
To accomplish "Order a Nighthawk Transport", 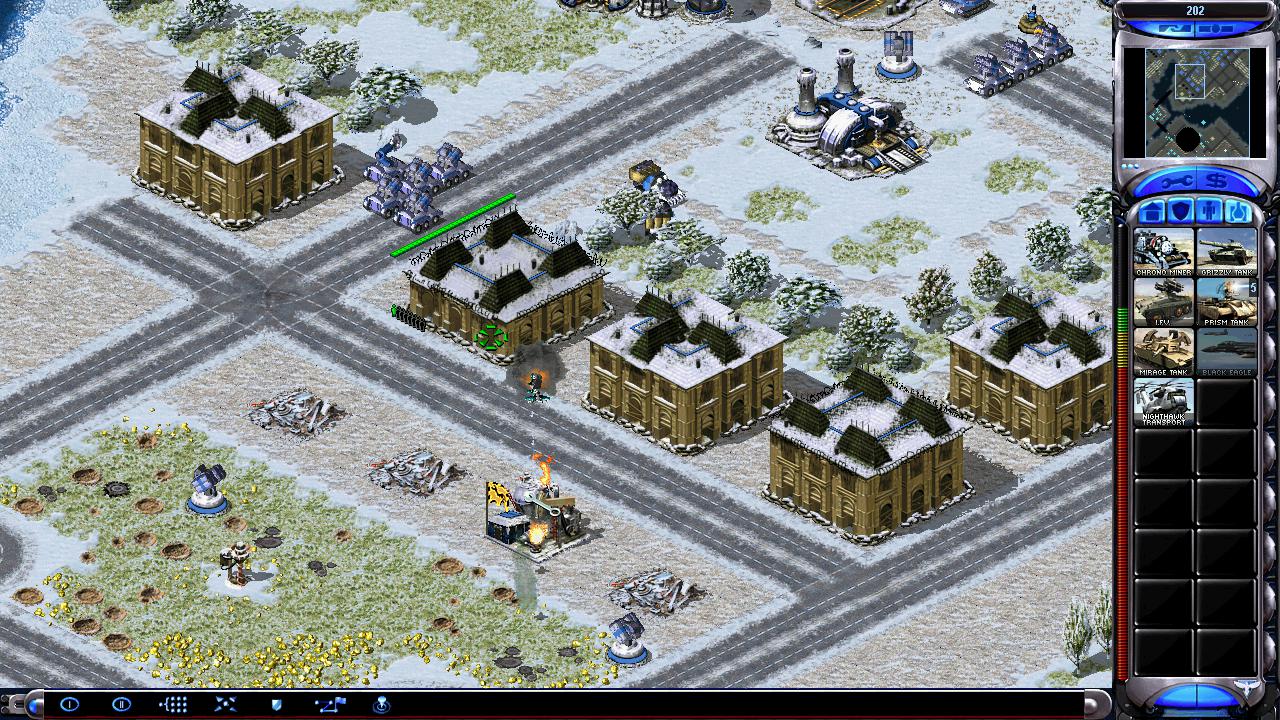I will point(1163,402).
